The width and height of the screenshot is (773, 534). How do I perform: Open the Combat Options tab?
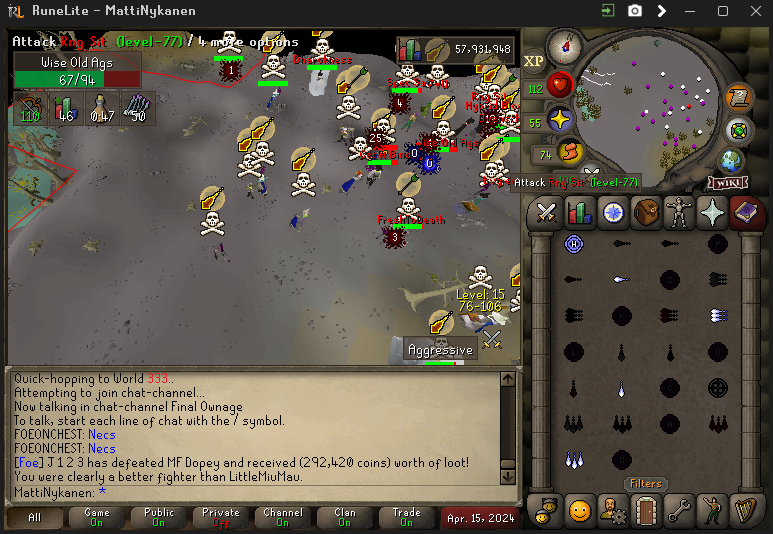tap(546, 213)
